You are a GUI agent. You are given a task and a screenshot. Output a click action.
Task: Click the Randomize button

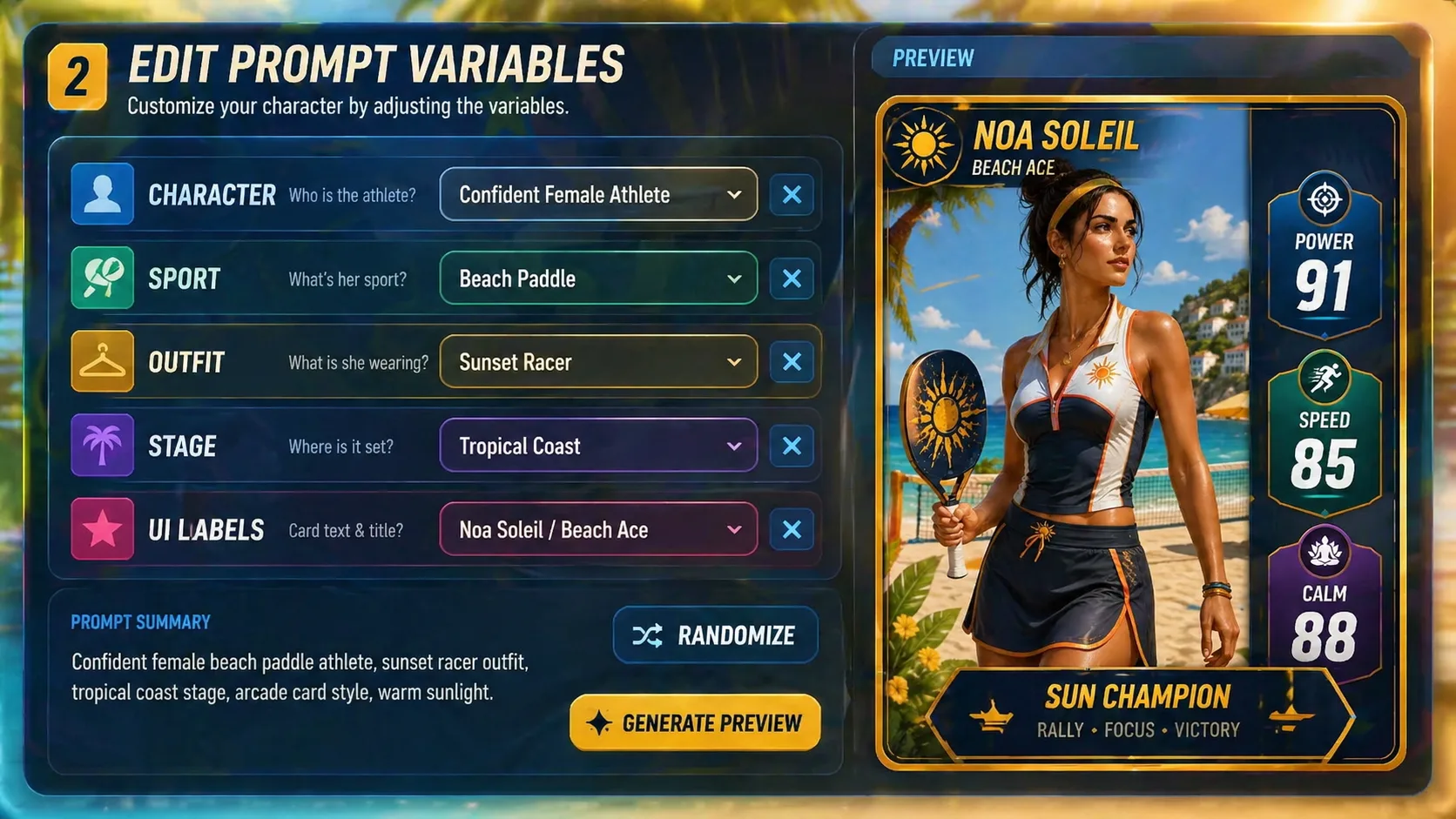tap(715, 635)
